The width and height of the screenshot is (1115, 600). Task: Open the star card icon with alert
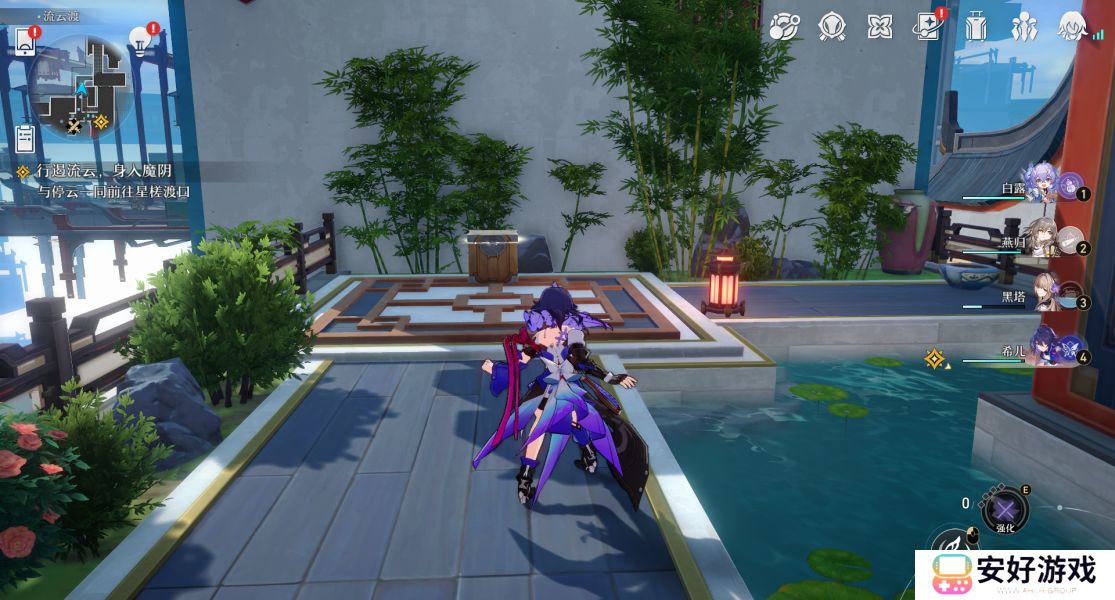[x=929, y=27]
